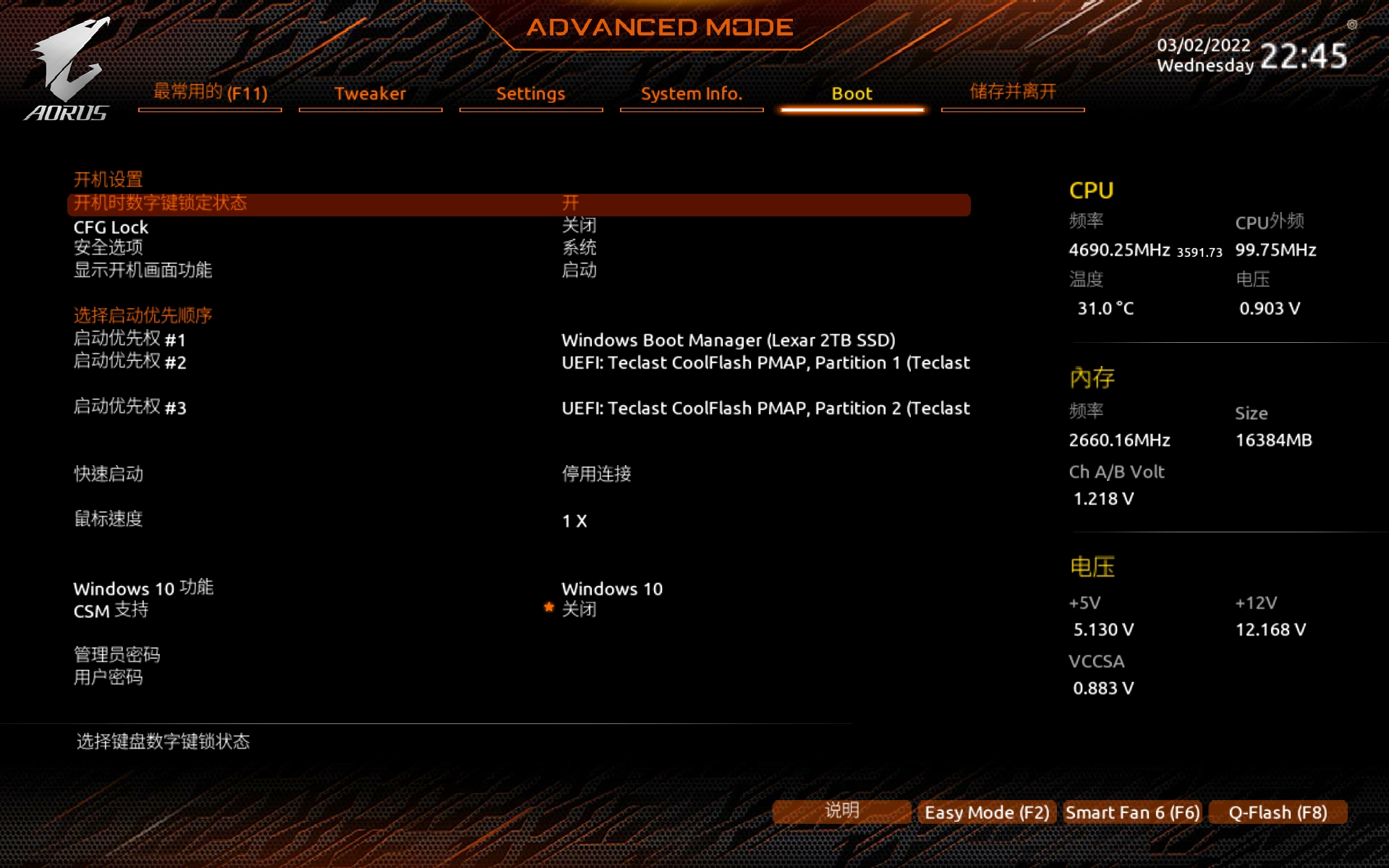1389x868 pixels.
Task: Launch Q-Flash (F8)
Action: (x=1278, y=812)
